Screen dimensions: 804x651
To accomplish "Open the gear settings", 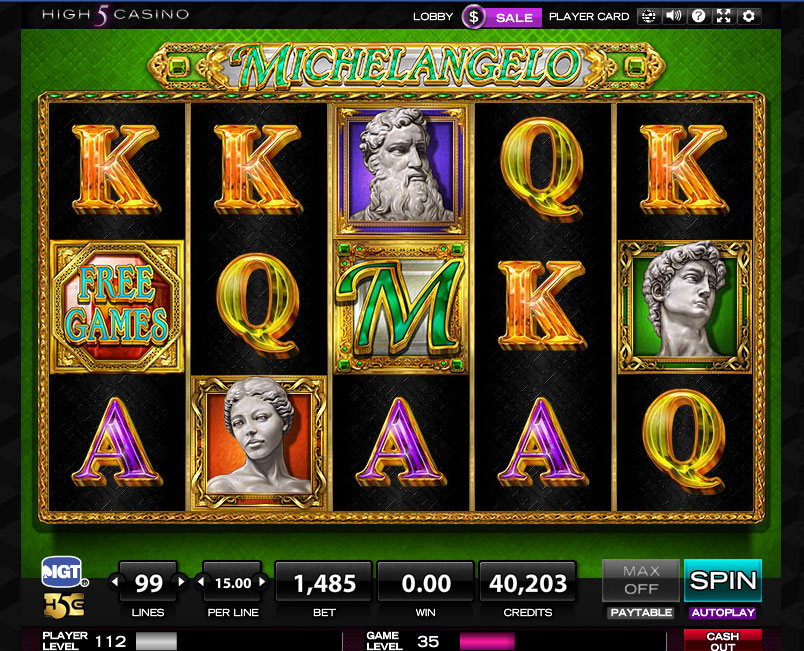I will tap(749, 16).
